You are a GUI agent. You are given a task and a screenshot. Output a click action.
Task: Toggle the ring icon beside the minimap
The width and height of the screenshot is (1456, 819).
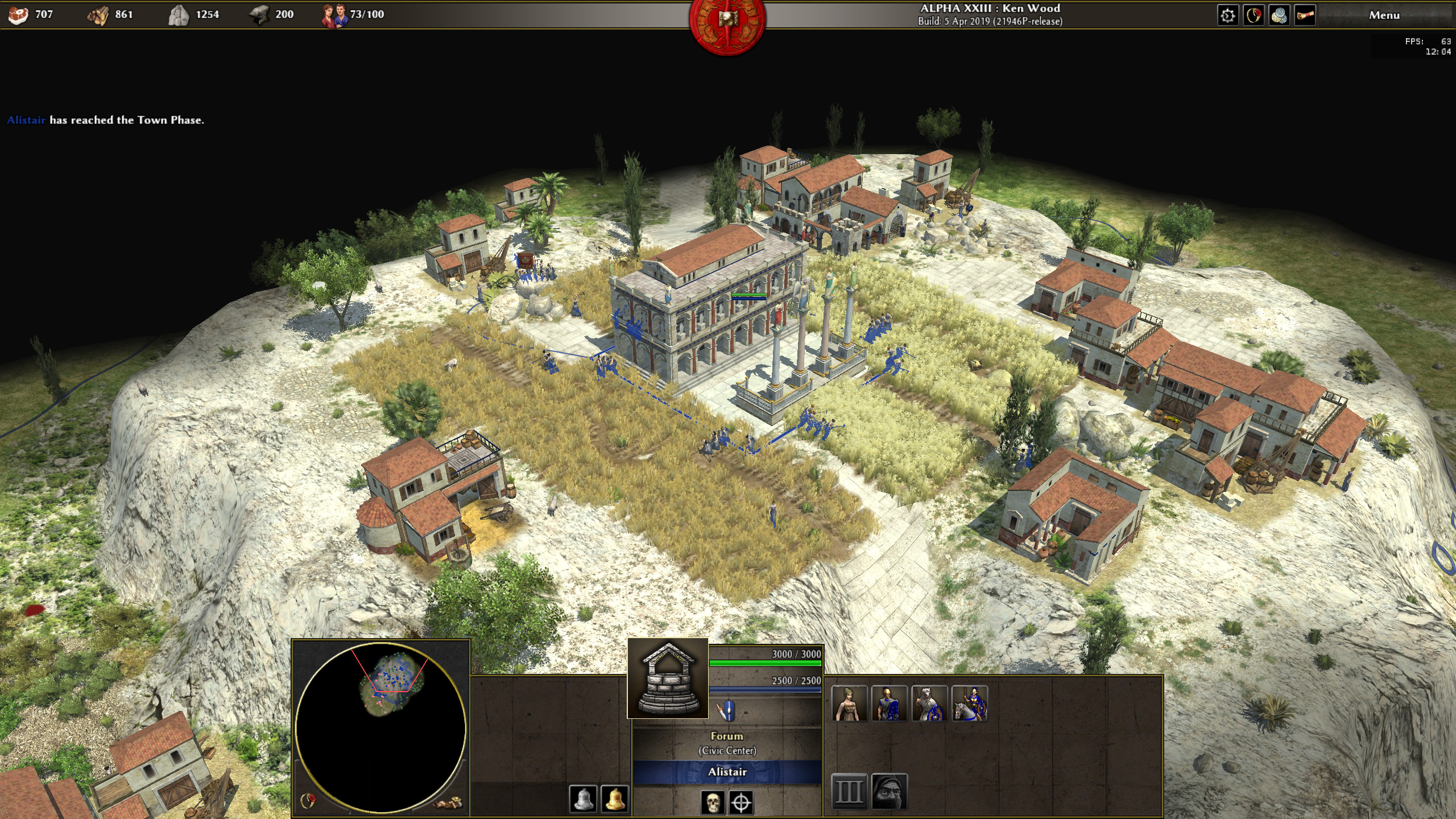[308, 801]
